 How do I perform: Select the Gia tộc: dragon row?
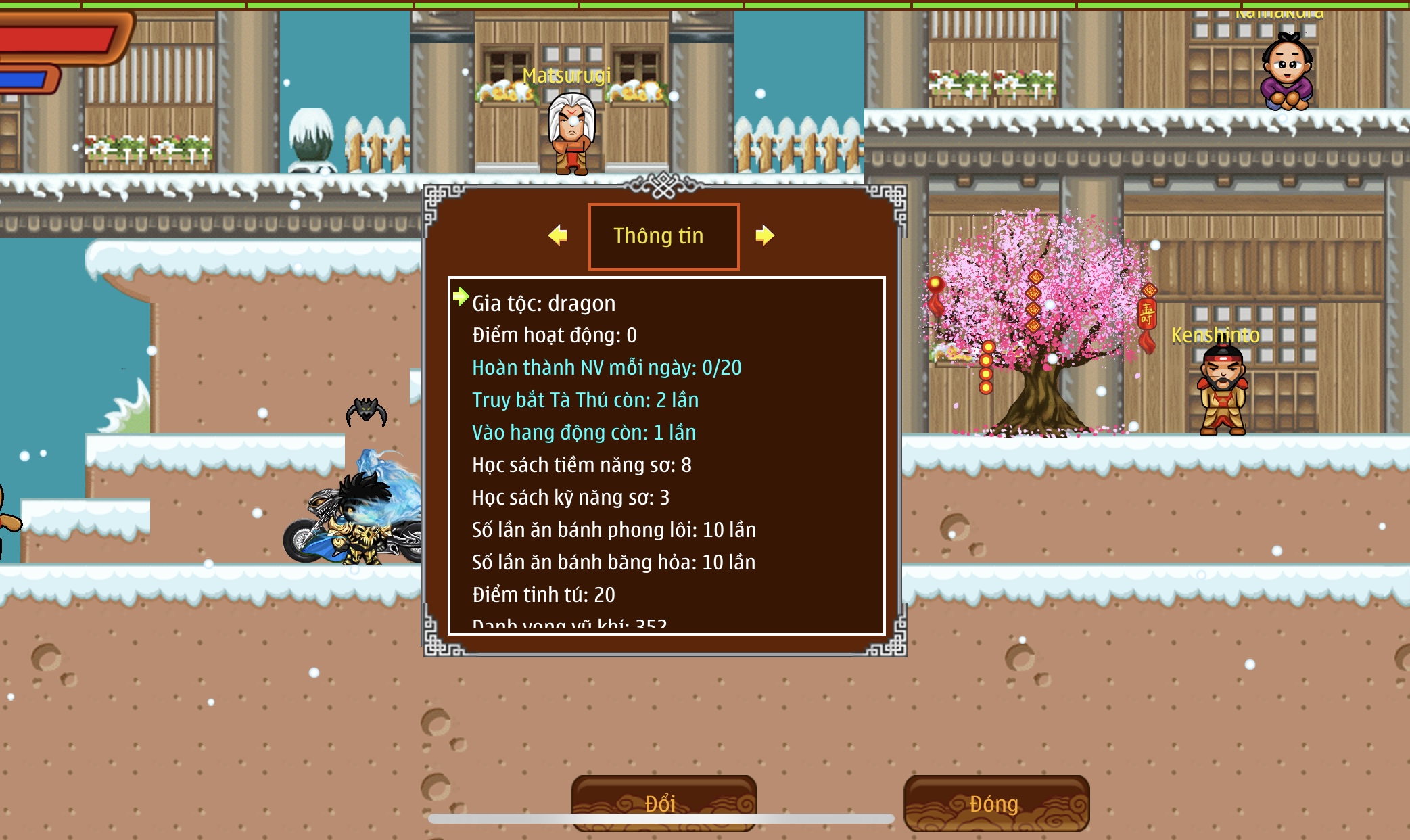click(x=544, y=304)
